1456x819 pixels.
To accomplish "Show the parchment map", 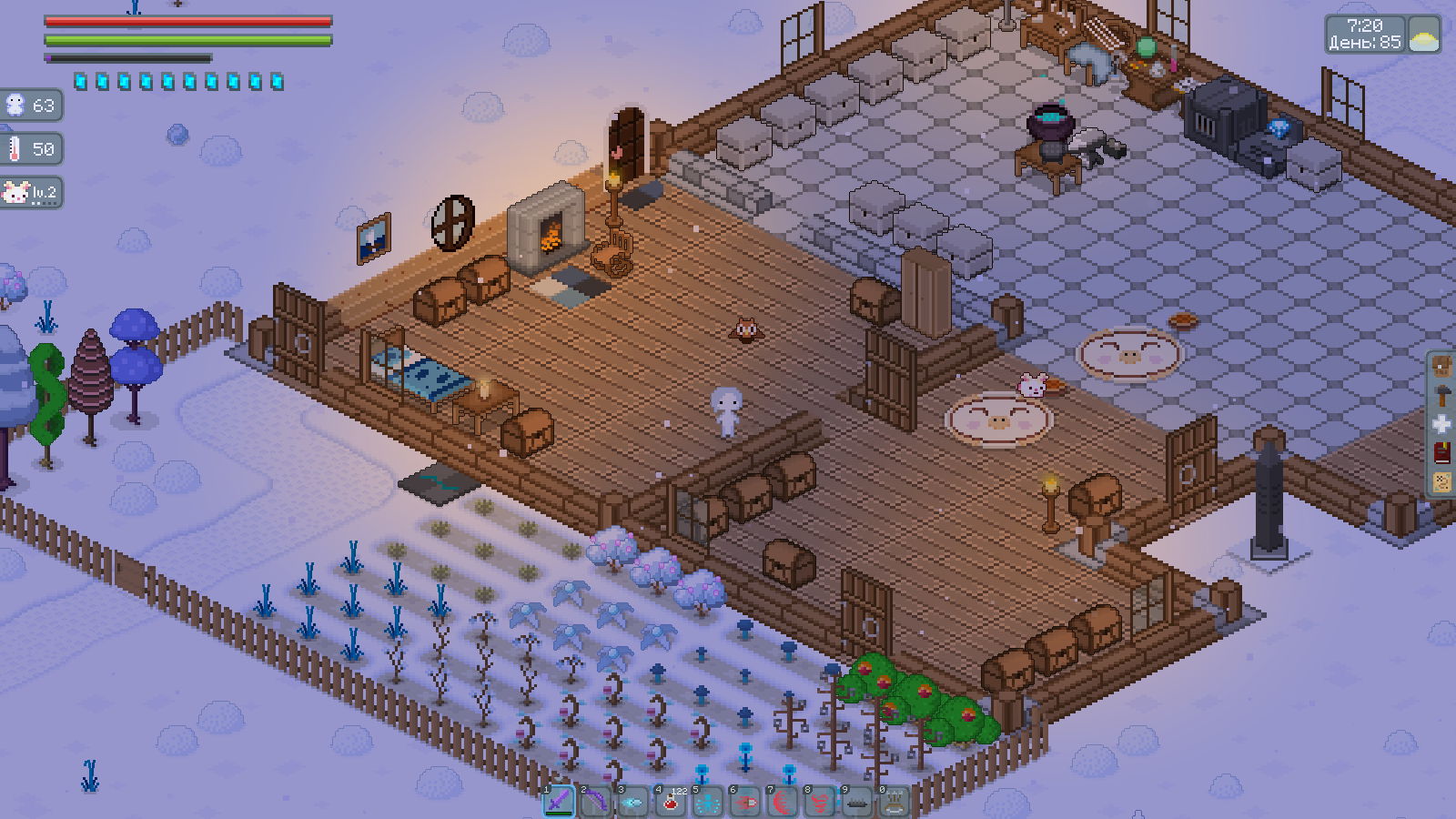I will tap(1442, 481).
